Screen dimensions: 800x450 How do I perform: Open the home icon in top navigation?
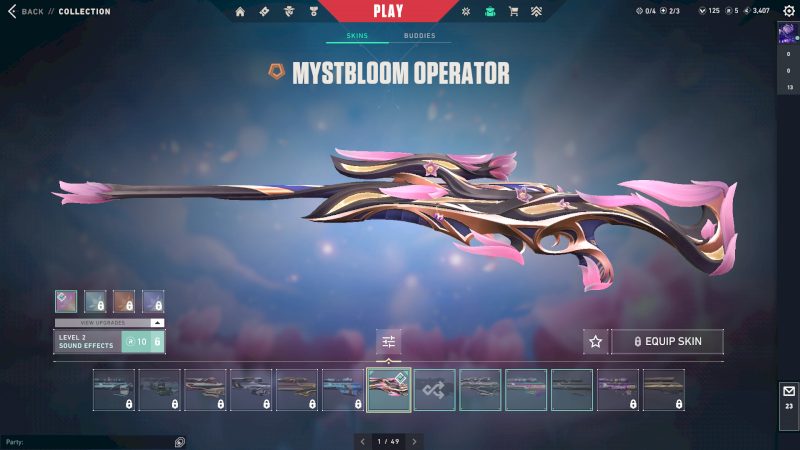point(240,11)
